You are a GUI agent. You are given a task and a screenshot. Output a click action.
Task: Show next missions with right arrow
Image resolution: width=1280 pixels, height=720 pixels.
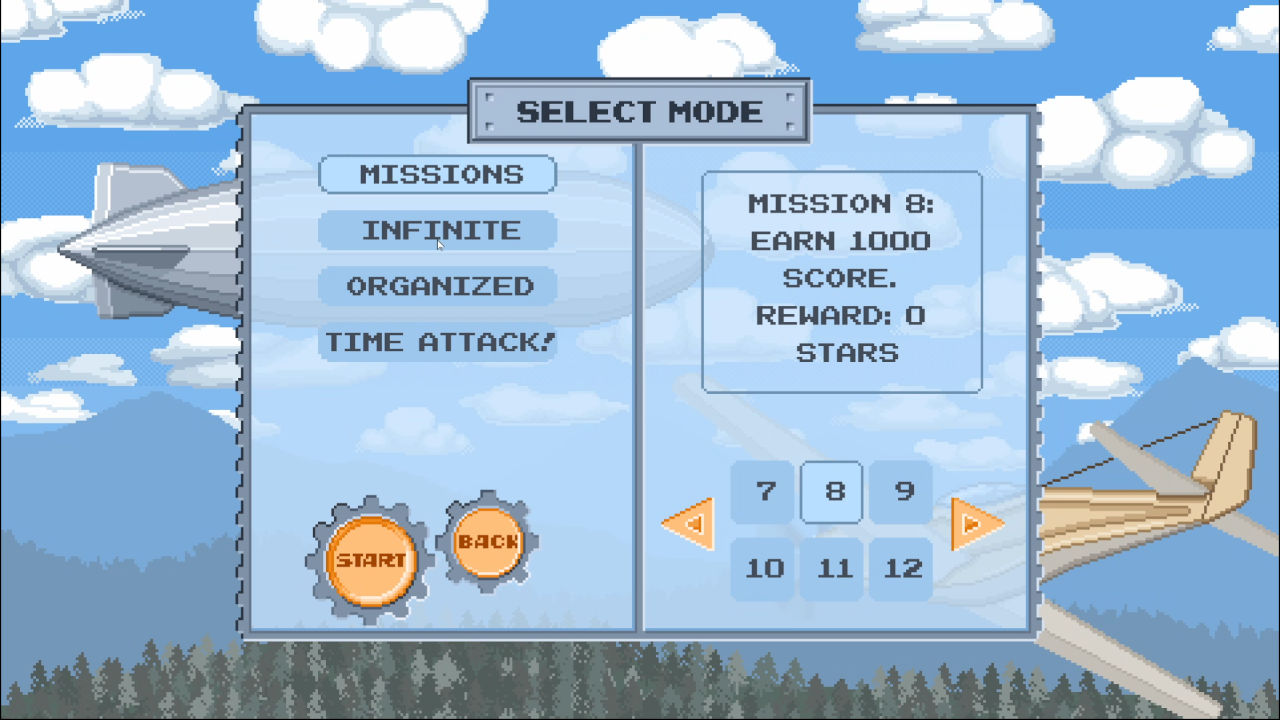pyautogui.click(x=975, y=523)
